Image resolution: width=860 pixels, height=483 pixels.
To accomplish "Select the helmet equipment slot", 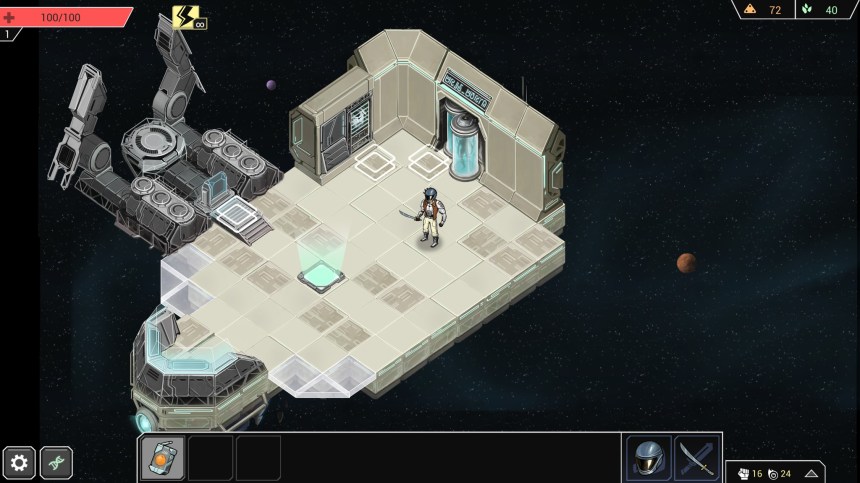I will pos(648,458).
